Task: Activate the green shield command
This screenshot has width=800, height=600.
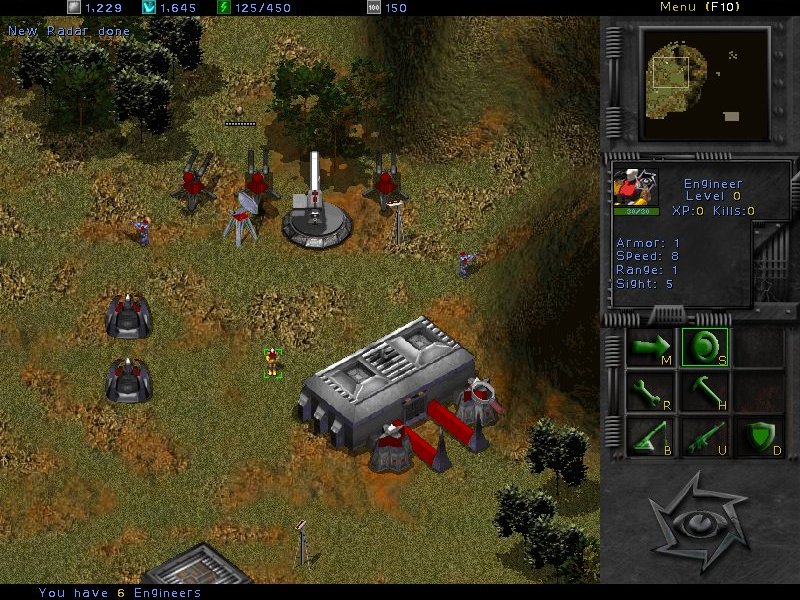Action: pyautogui.click(x=757, y=437)
